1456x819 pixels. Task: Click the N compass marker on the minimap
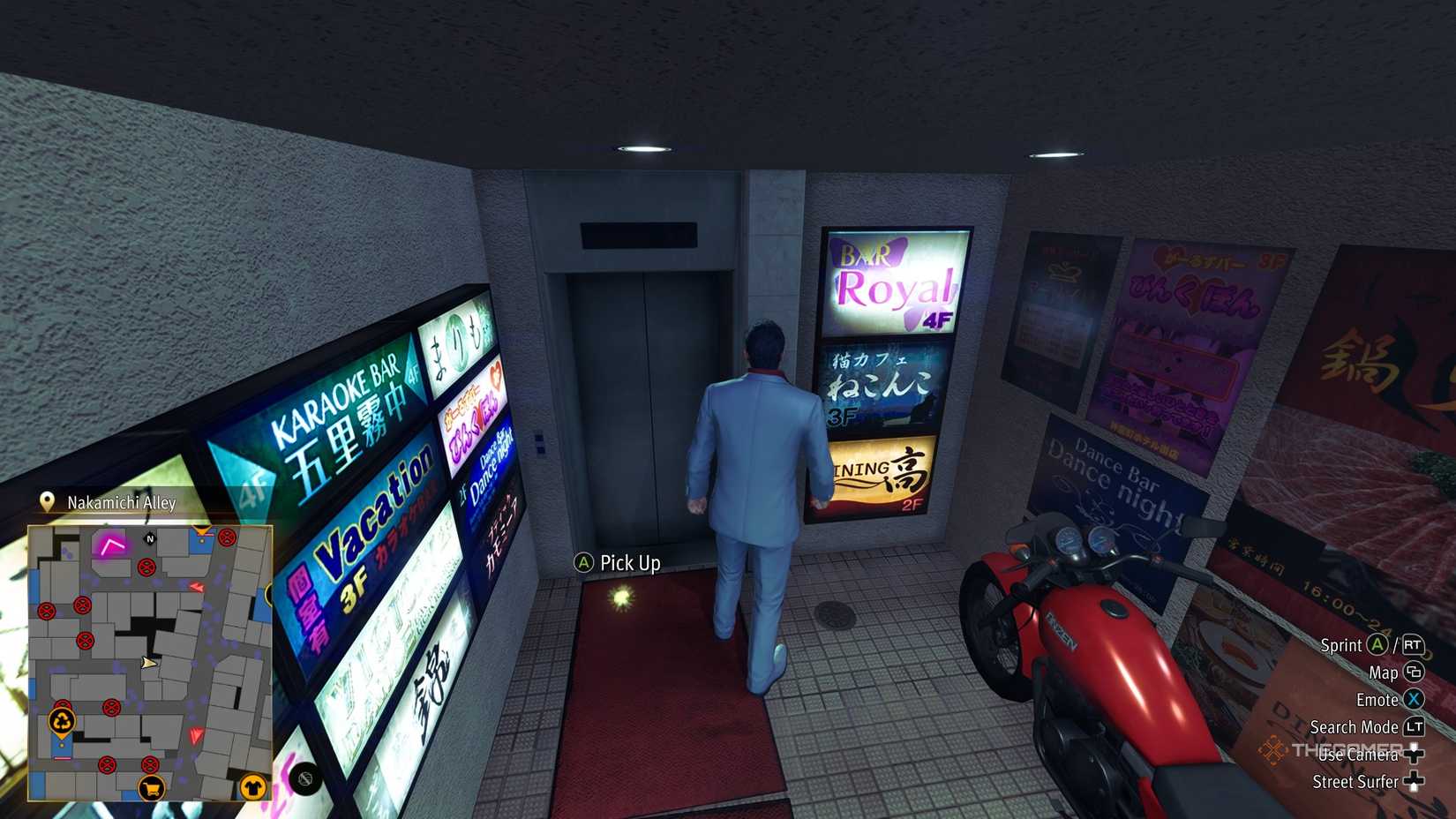(x=150, y=539)
